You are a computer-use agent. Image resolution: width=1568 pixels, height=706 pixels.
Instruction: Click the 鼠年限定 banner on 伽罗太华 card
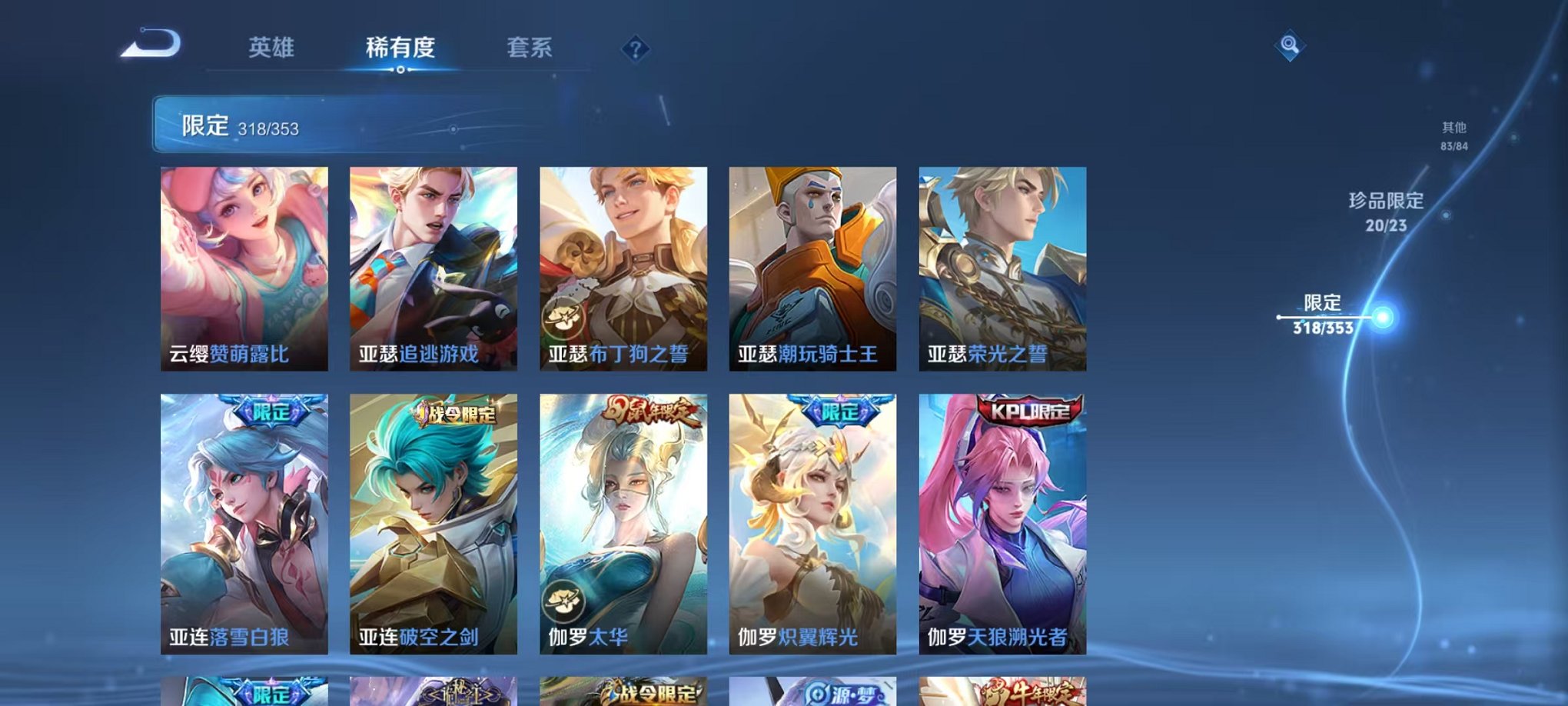click(x=647, y=412)
